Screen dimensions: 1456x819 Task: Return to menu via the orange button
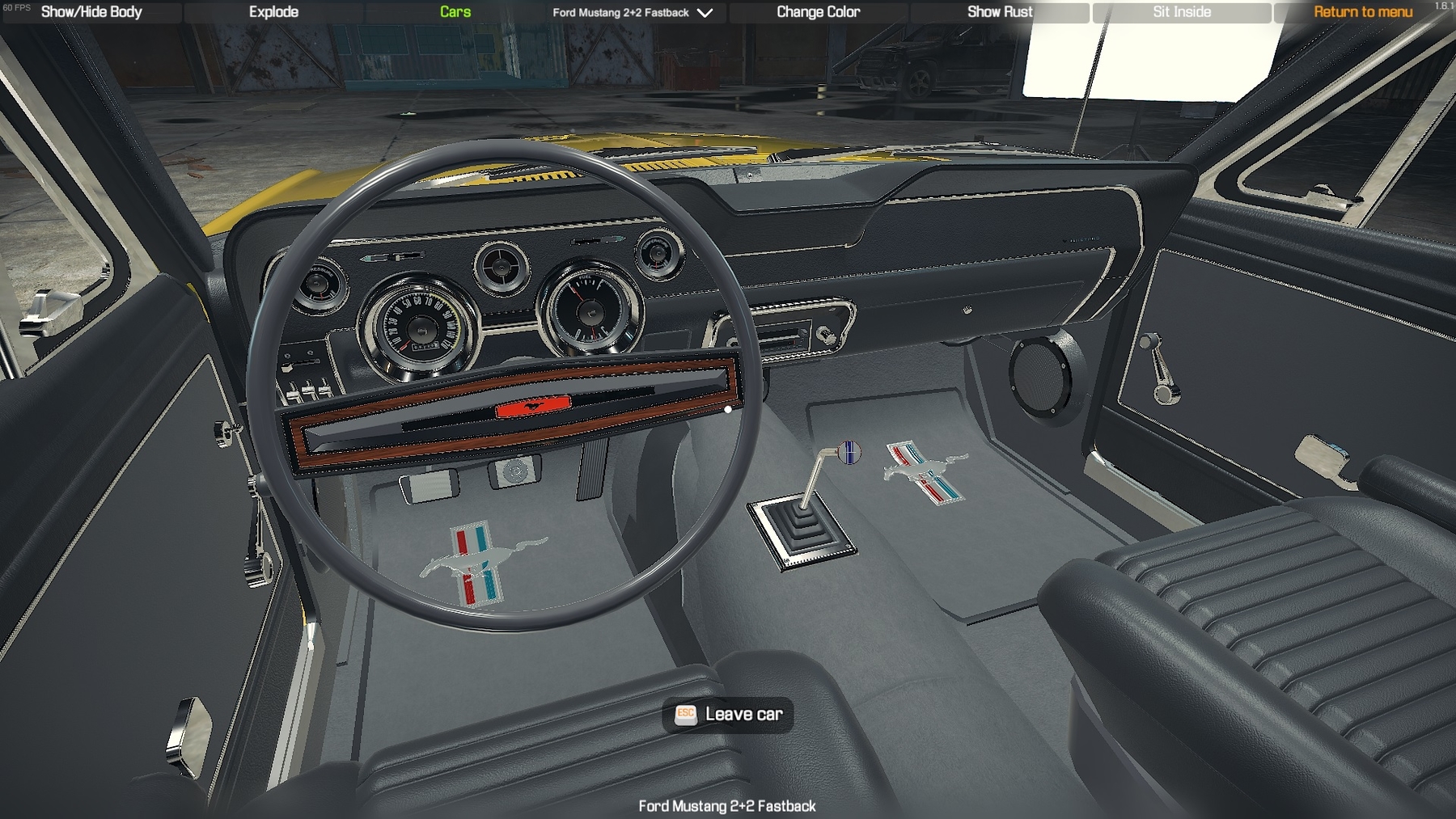point(1363,12)
